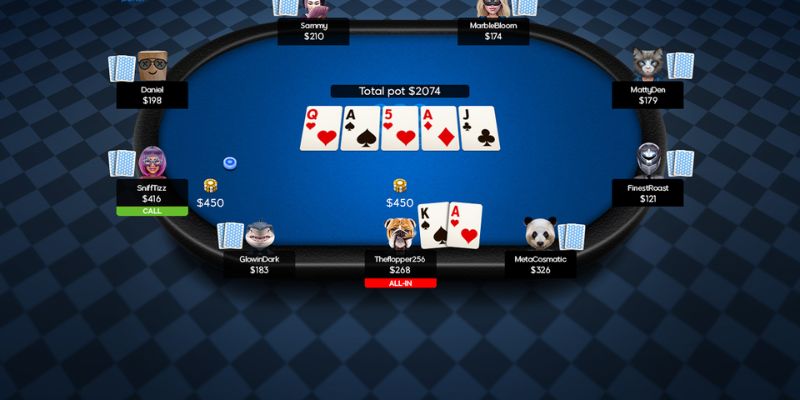Open SniffTizz's player nameplate

(x=152, y=192)
